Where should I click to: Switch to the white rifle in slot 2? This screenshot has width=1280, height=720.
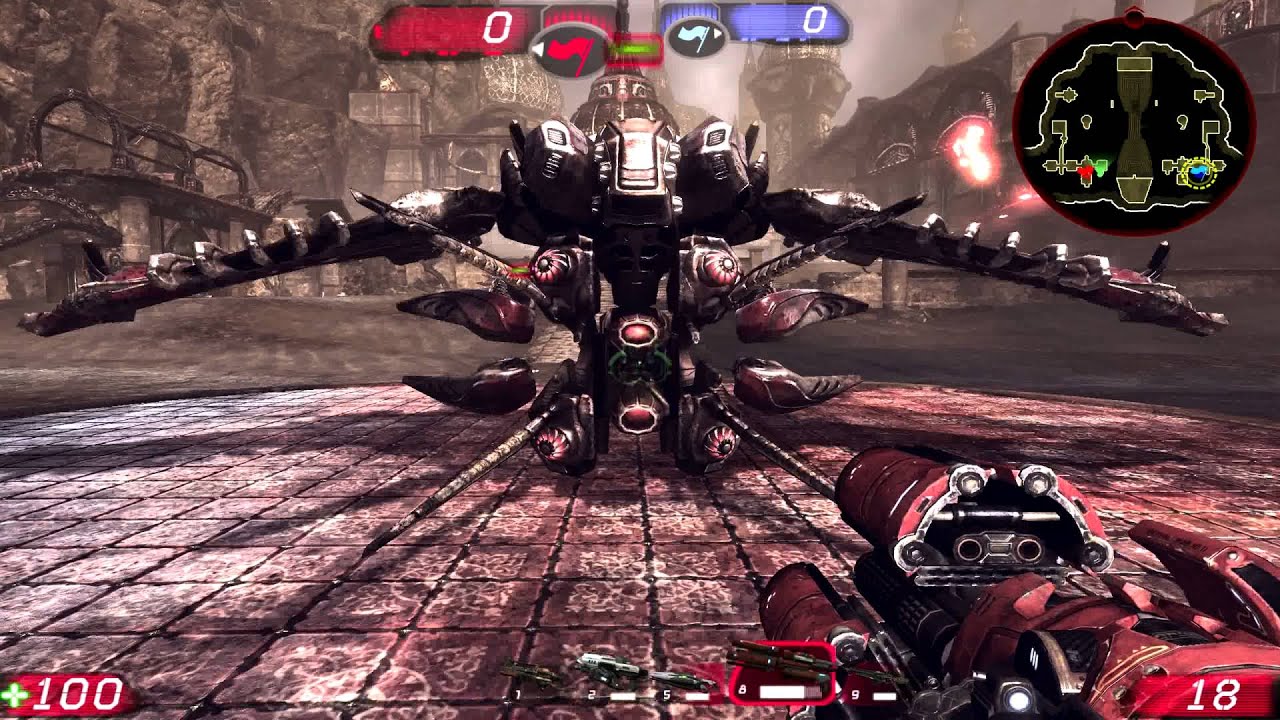click(610, 672)
